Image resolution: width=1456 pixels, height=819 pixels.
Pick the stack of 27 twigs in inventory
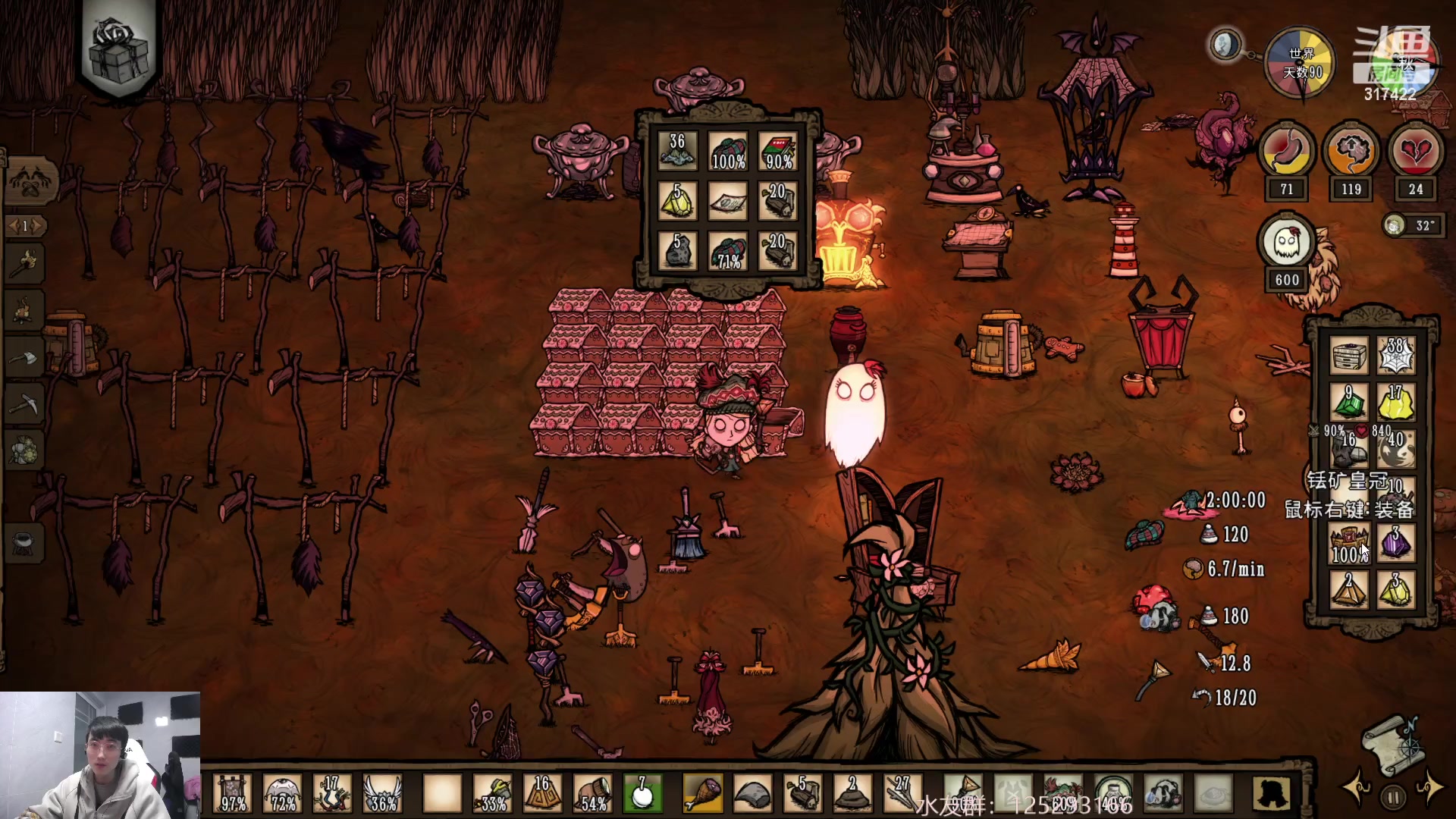coord(902,794)
